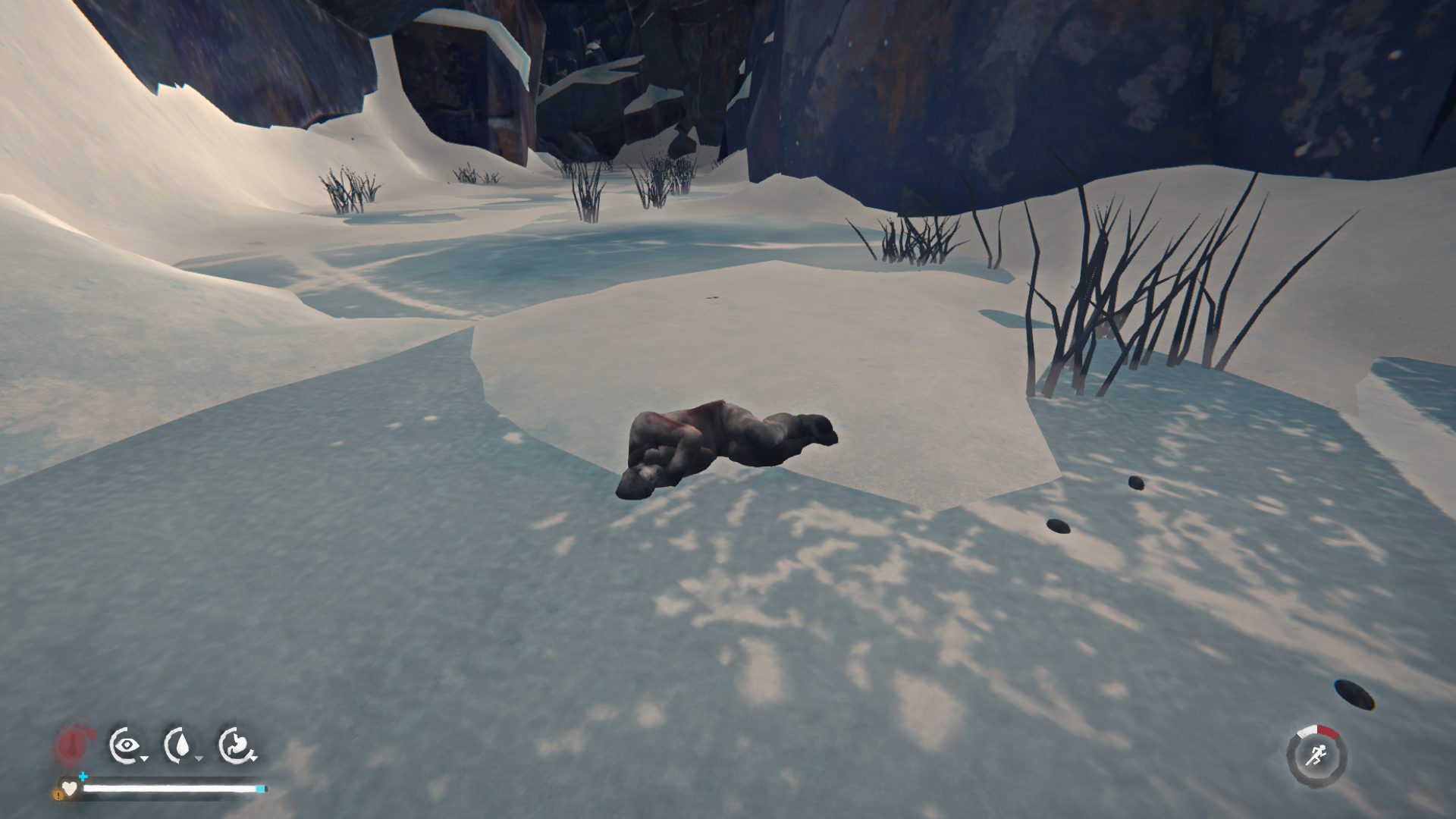The height and width of the screenshot is (819, 1456).
Task: Select the eye-shaped fatigue meter icon
Action: 125,745
